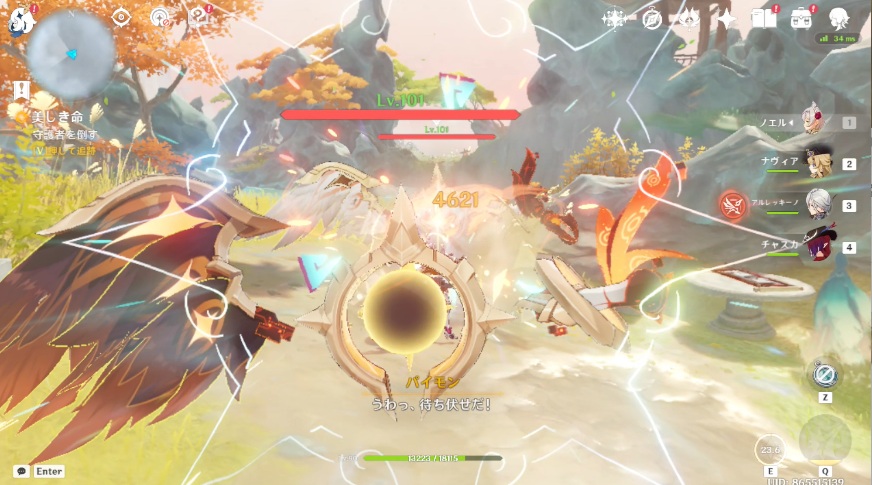Open the snowflake event icon
The height and width of the screenshot is (485, 872).
(614, 19)
